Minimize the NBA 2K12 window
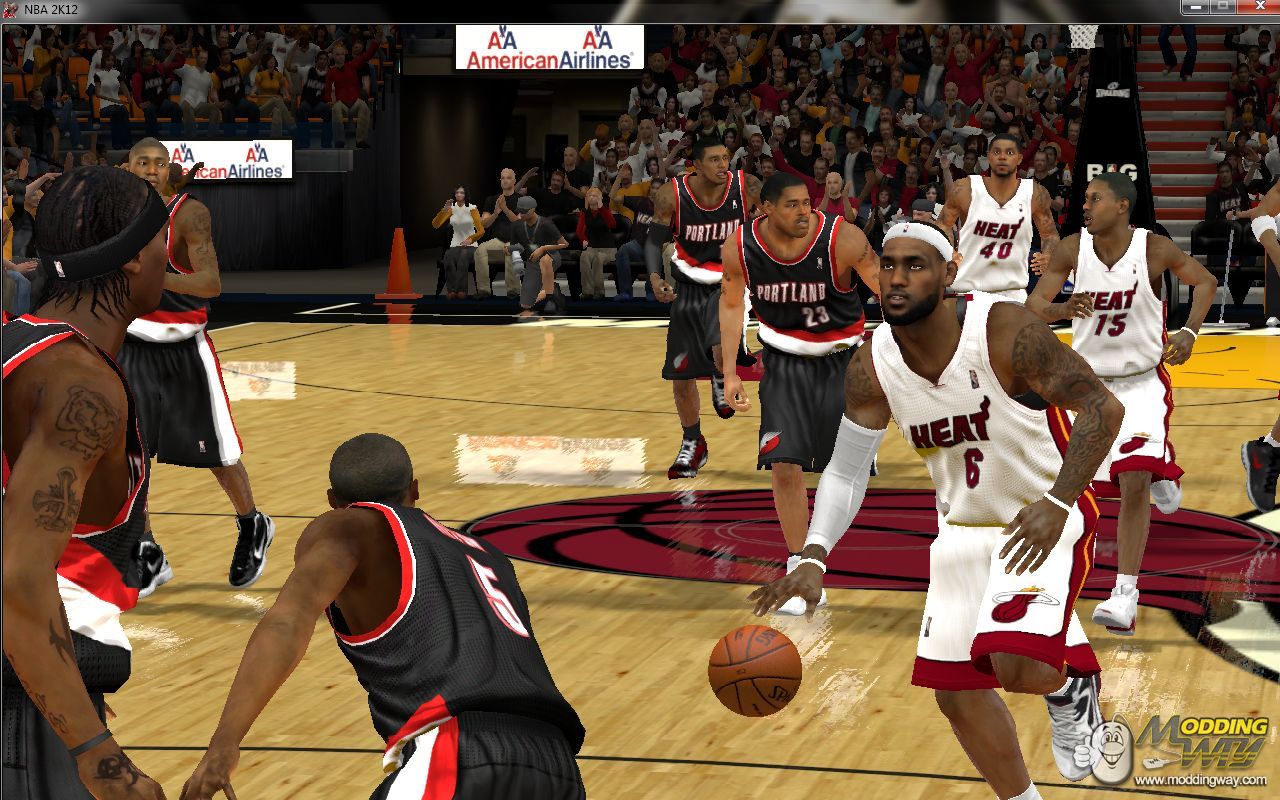 coord(1196,8)
